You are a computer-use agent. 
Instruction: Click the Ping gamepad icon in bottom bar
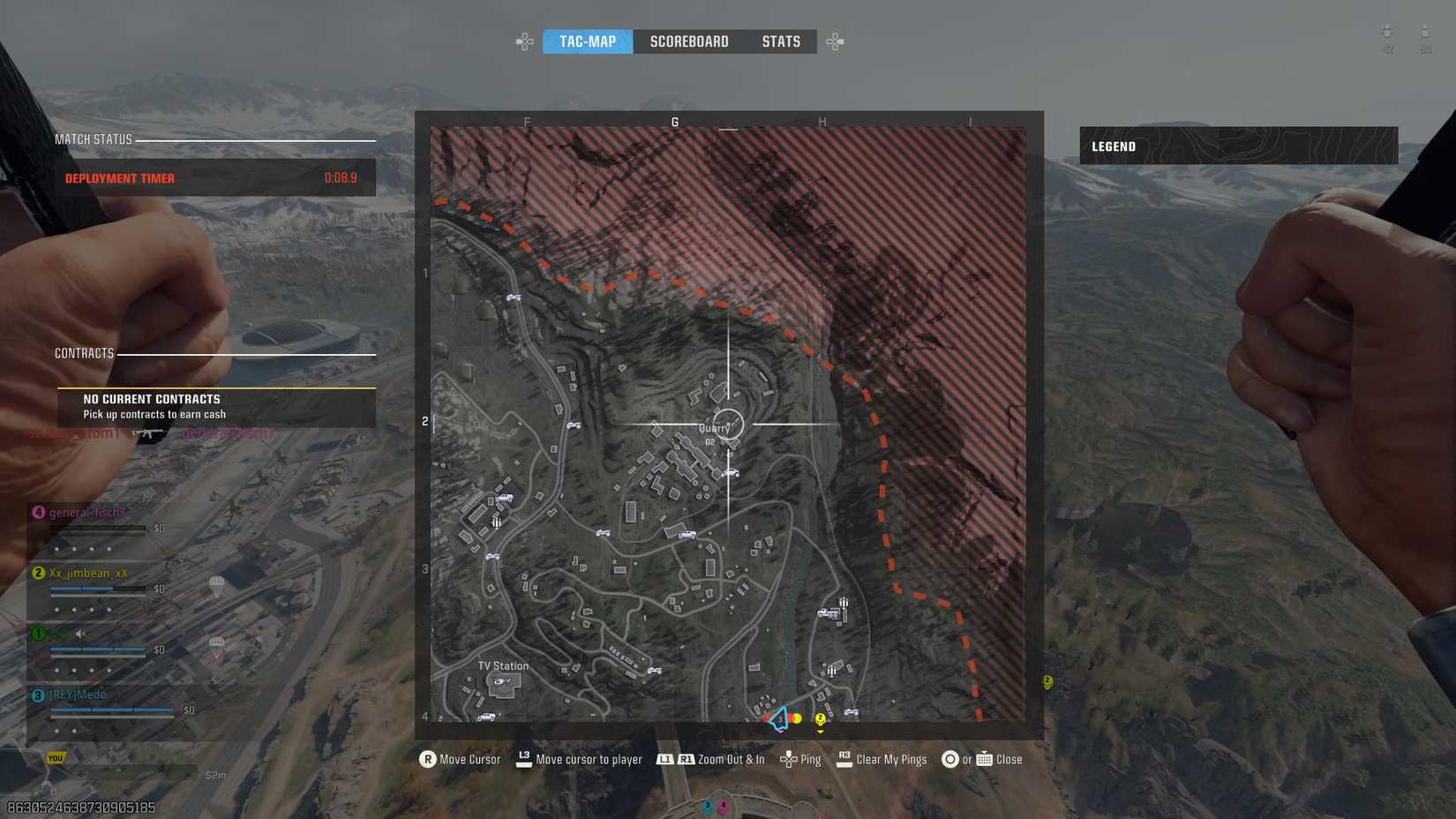tap(789, 759)
